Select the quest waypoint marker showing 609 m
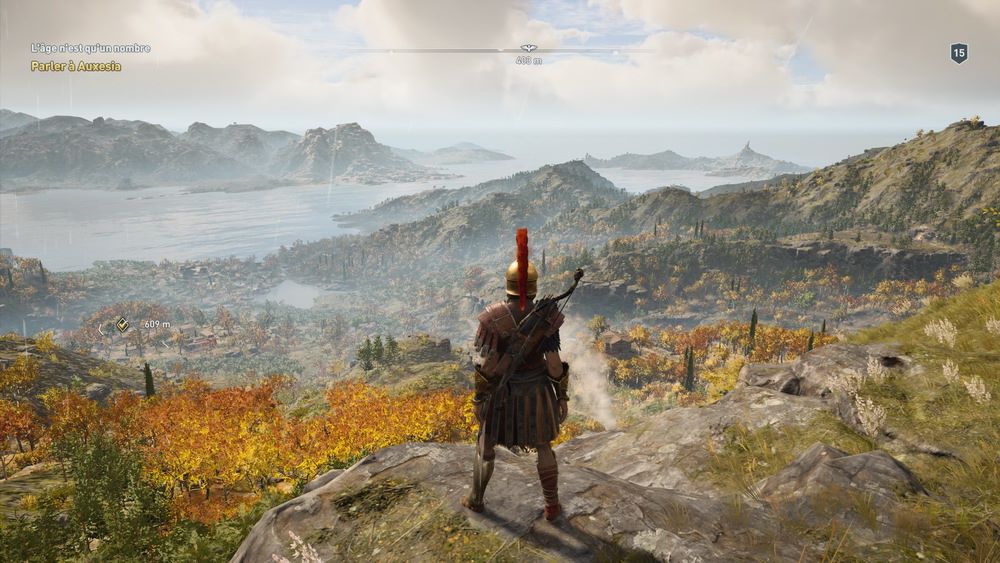1000x563 pixels. coord(122,324)
